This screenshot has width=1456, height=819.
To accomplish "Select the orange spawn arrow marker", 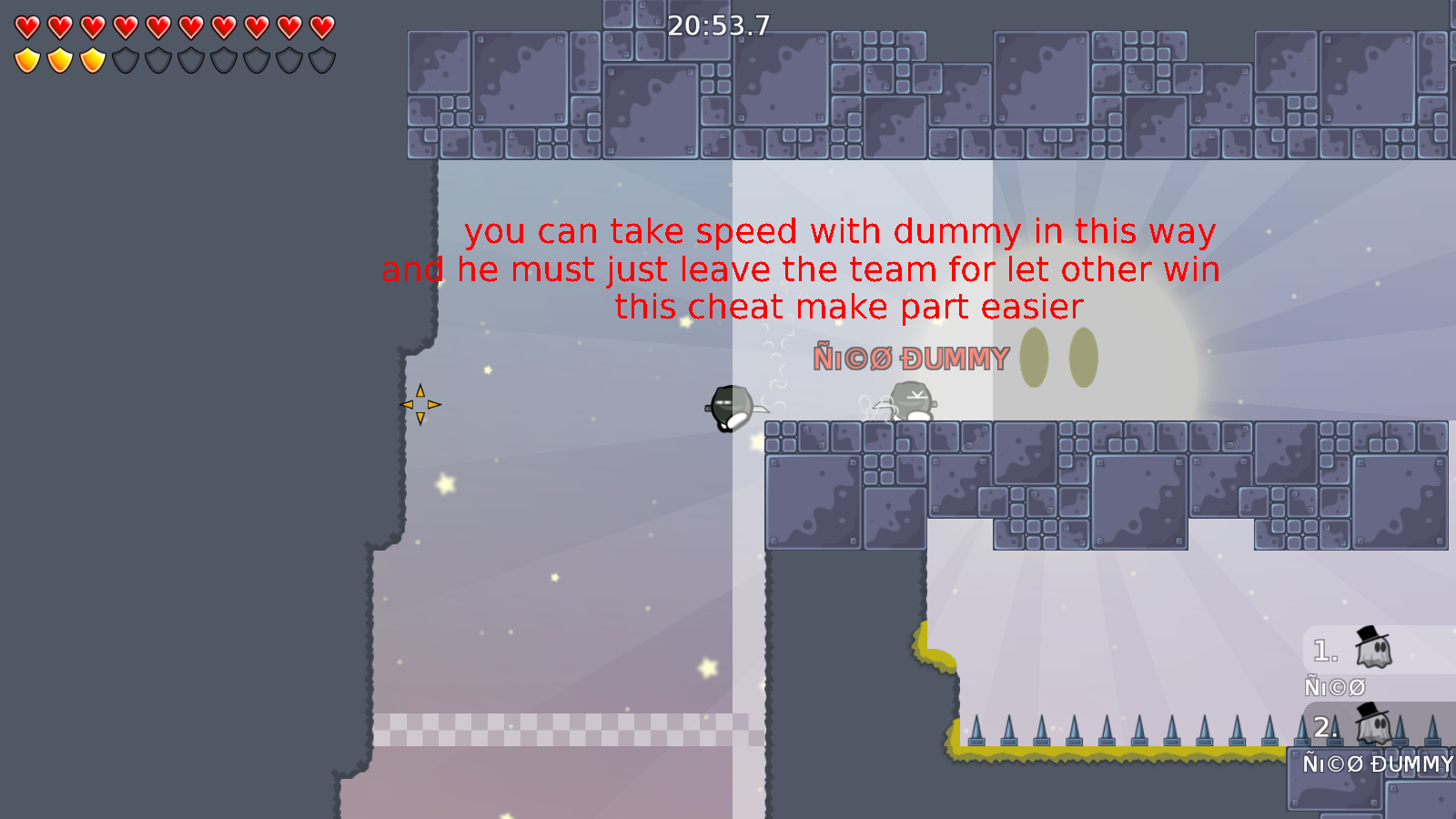I will 421,404.
